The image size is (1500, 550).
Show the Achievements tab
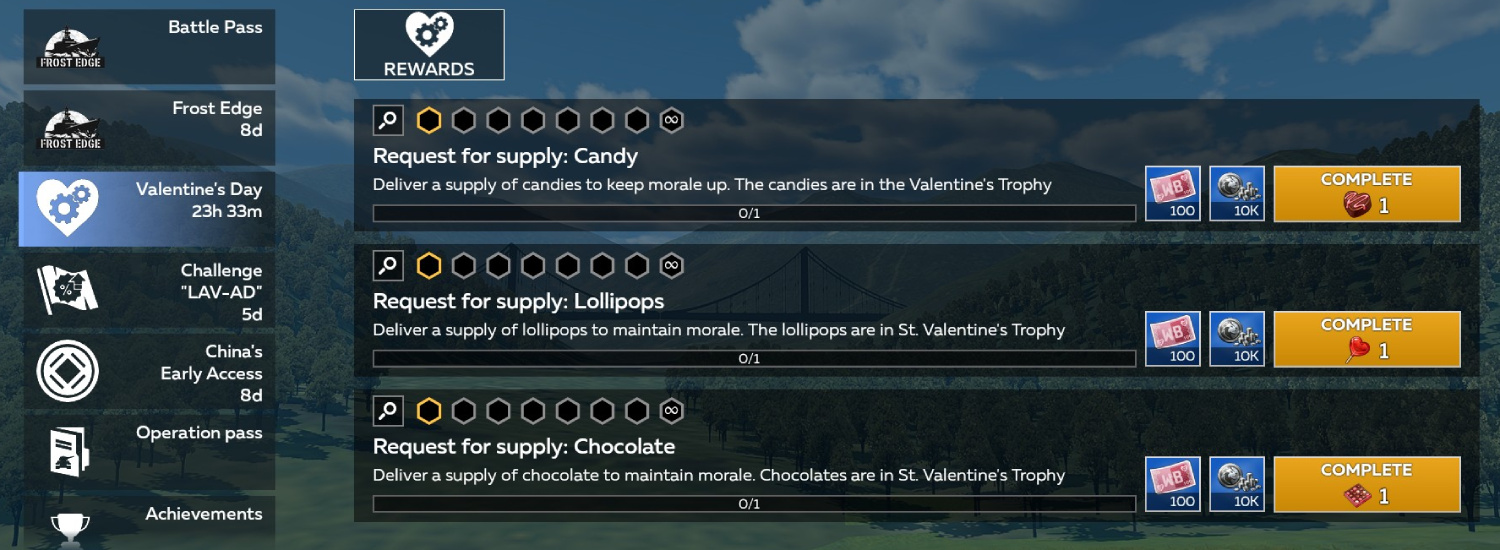(x=148, y=522)
